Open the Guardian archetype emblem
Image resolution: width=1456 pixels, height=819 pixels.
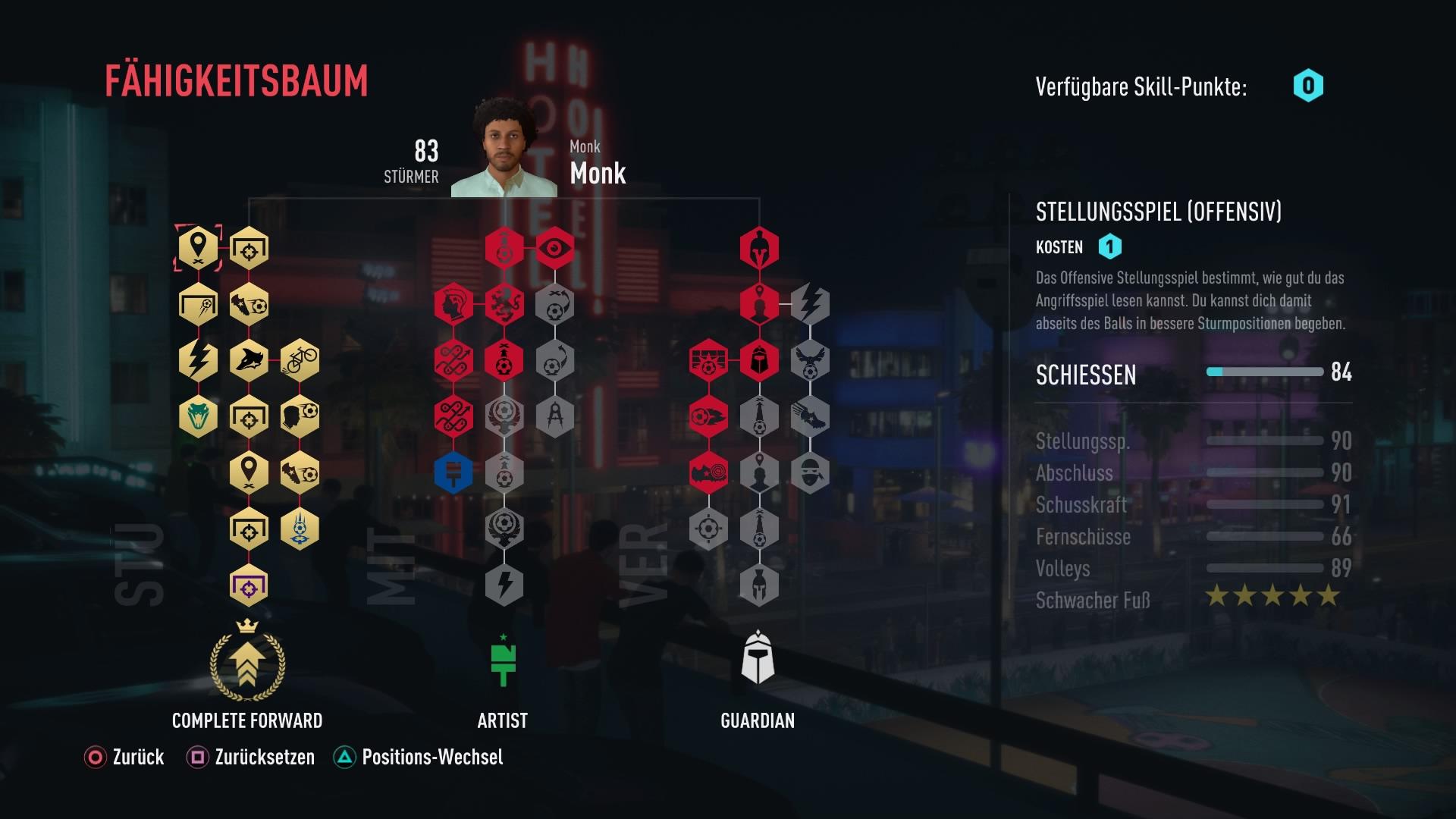coord(758,658)
